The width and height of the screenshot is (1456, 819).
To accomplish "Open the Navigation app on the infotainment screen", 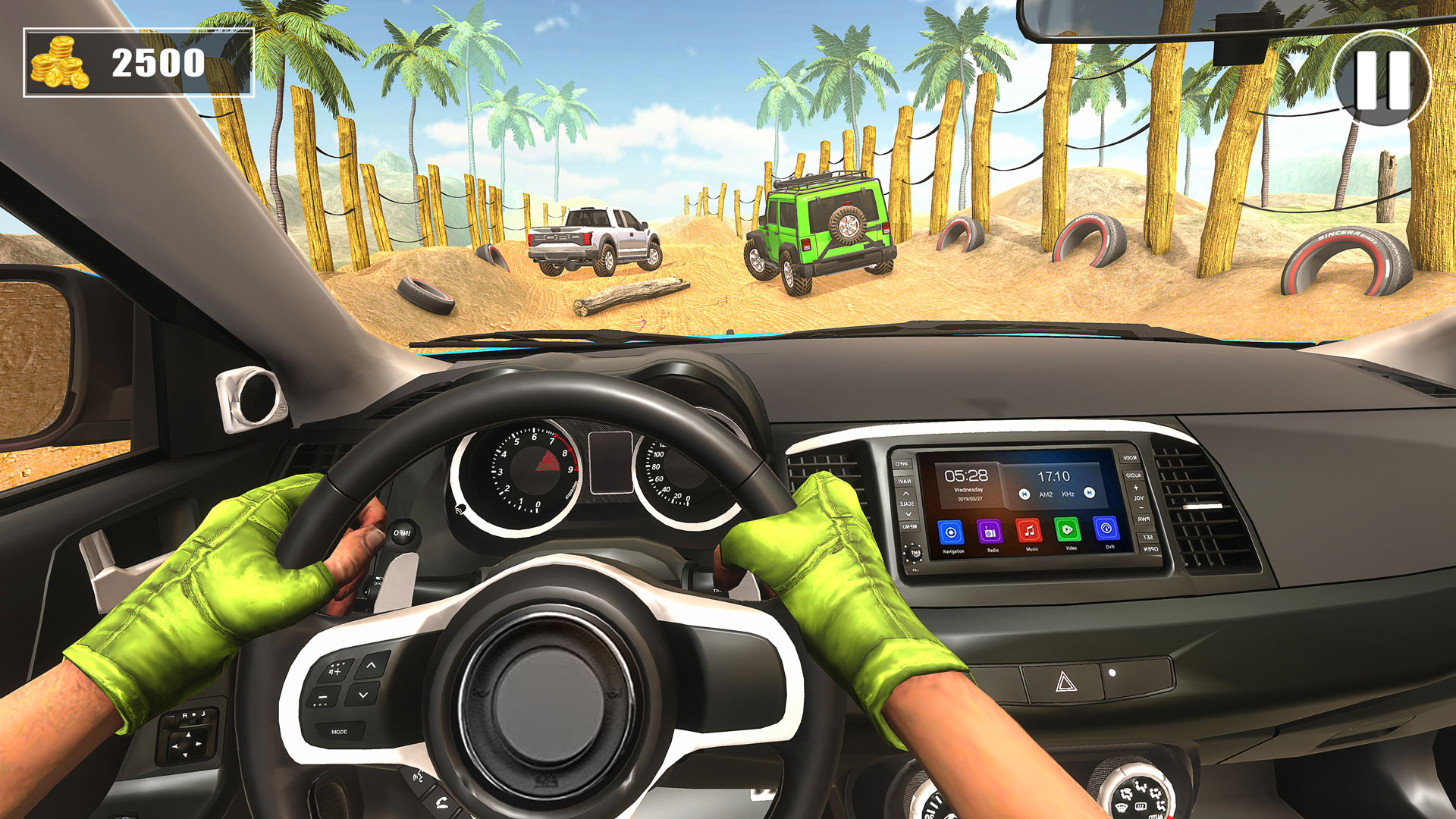I will 951,531.
